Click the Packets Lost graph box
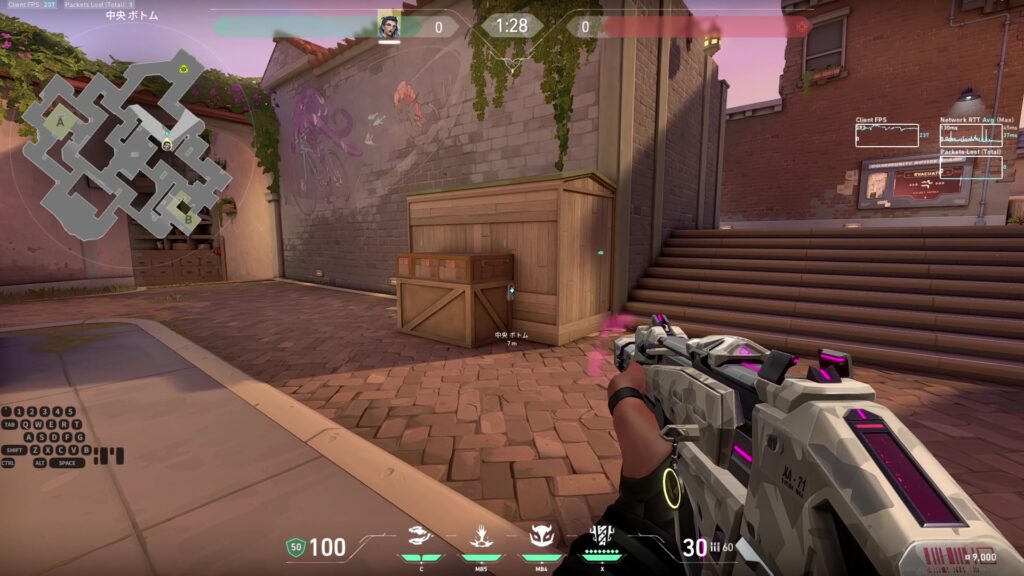This screenshot has height=576, width=1024. (x=970, y=167)
